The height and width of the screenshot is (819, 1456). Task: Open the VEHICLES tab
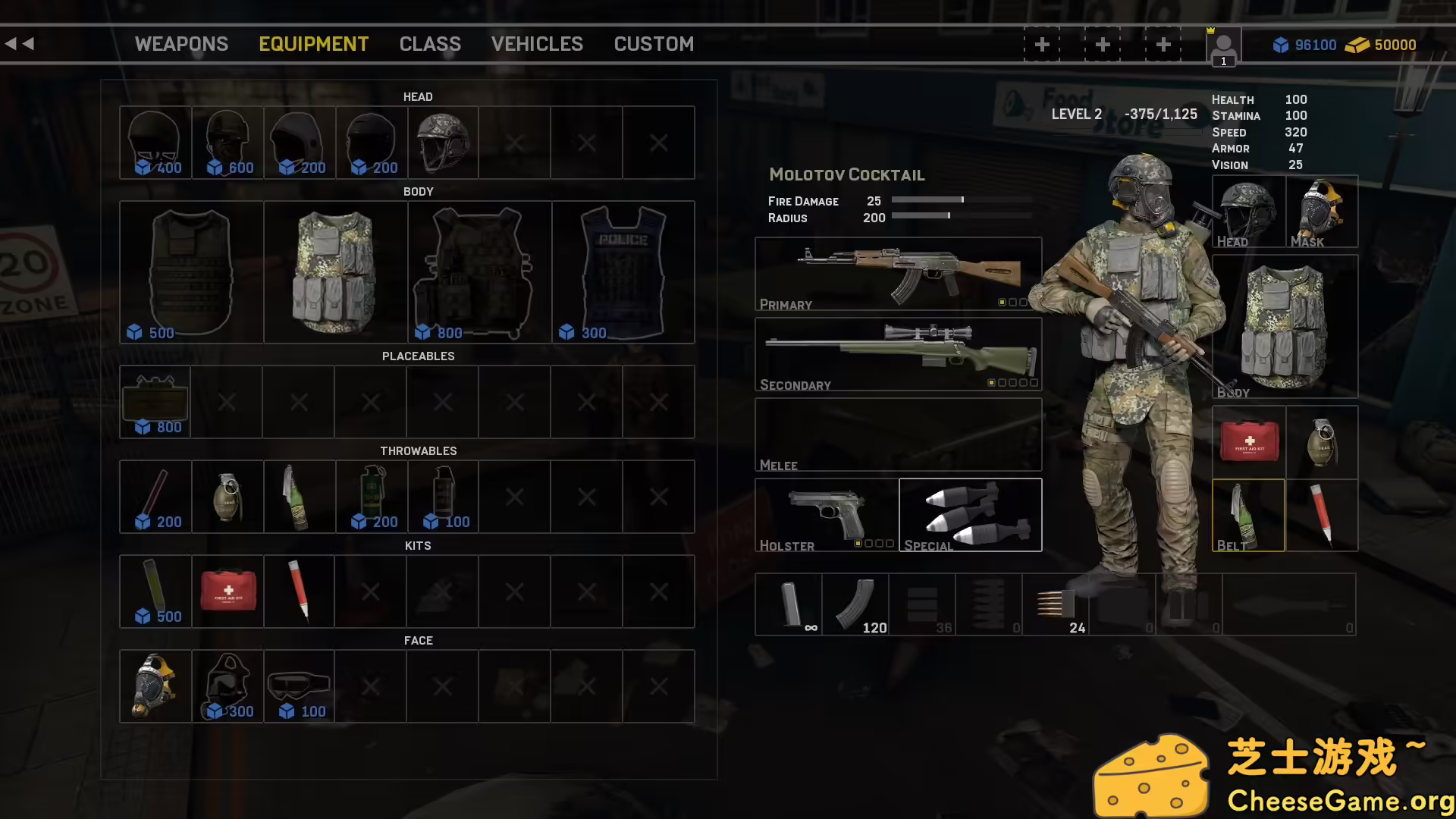[537, 44]
